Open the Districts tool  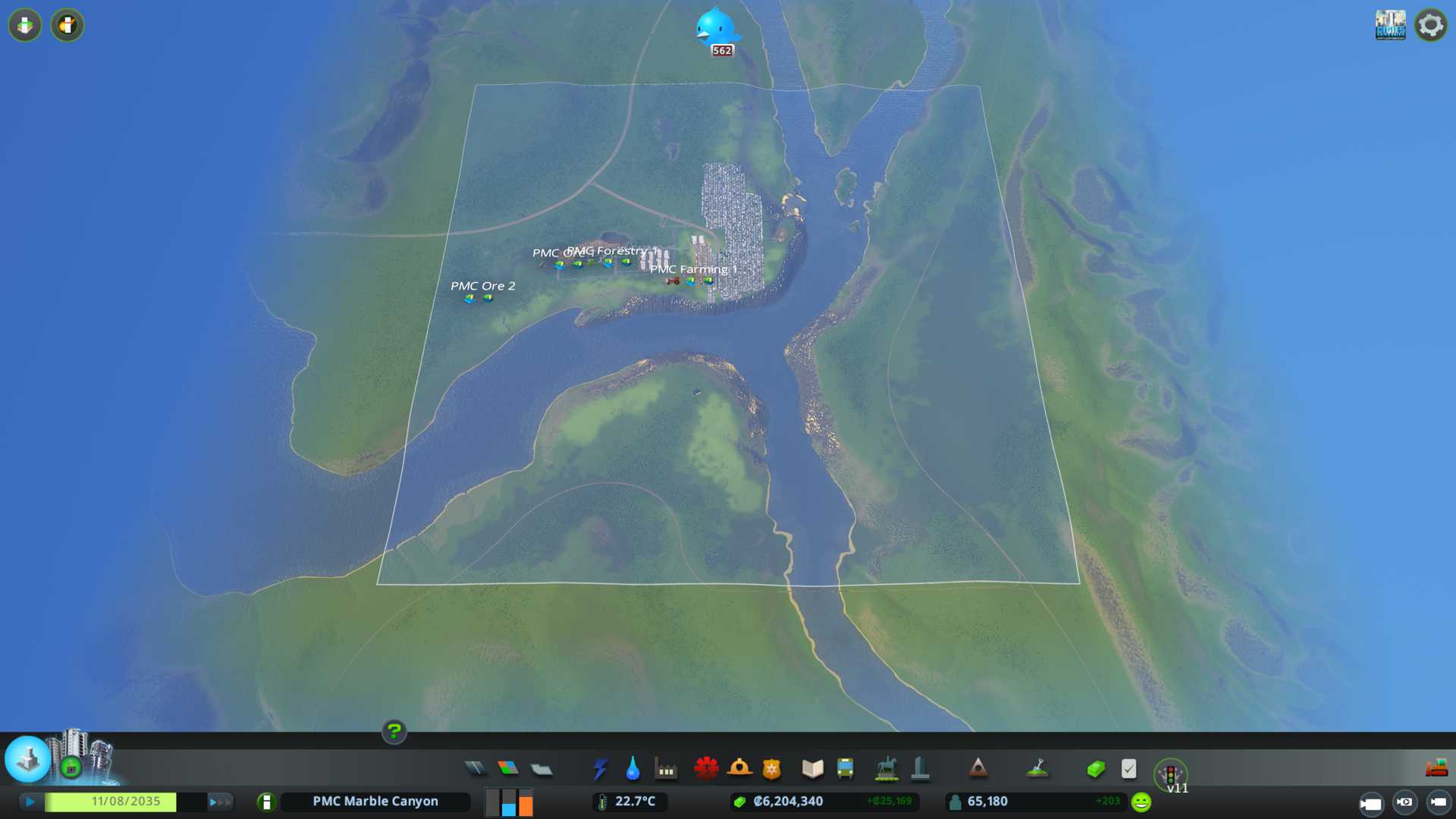[x=541, y=770]
